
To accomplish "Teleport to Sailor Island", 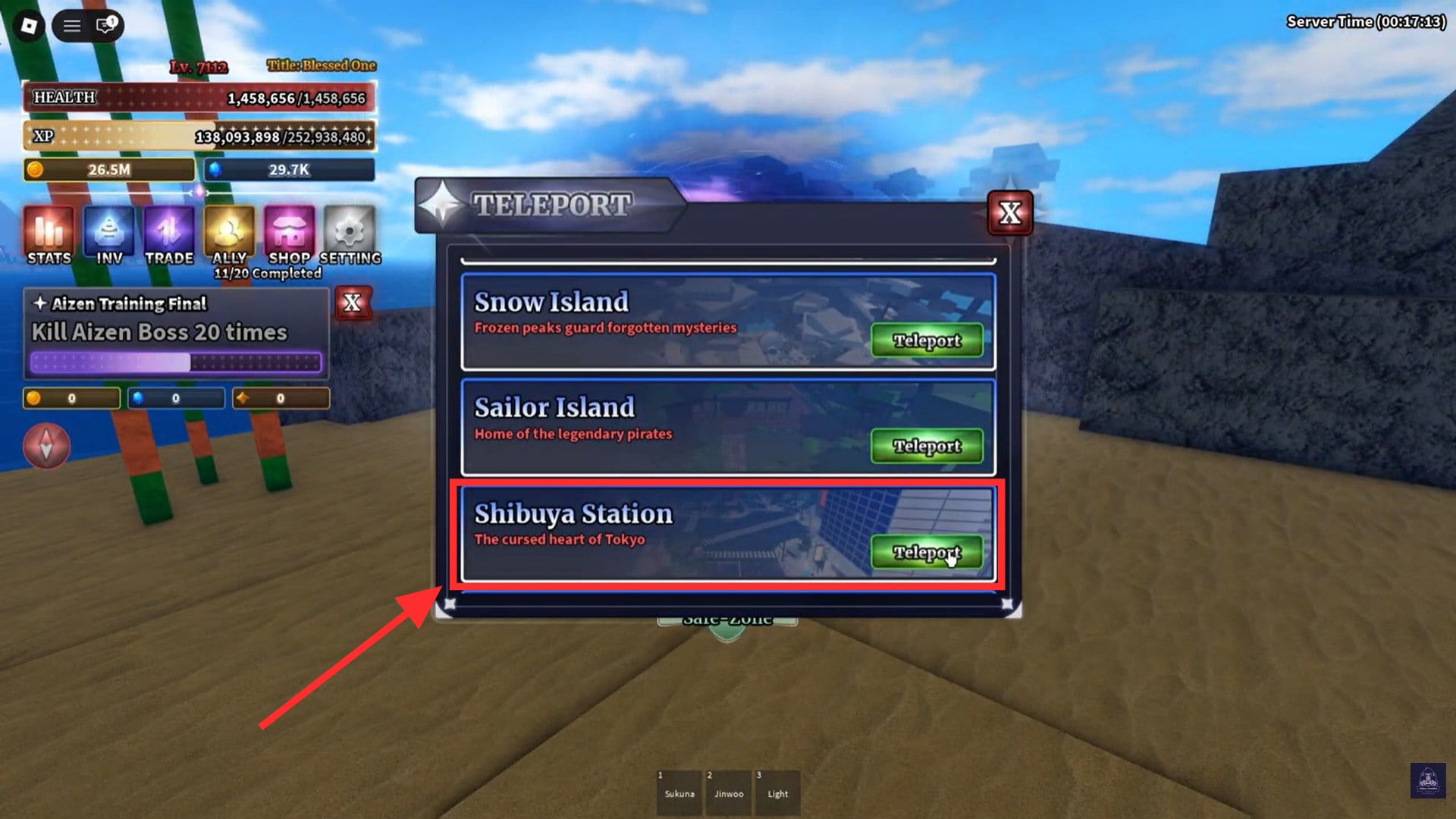I will coord(926,446).
